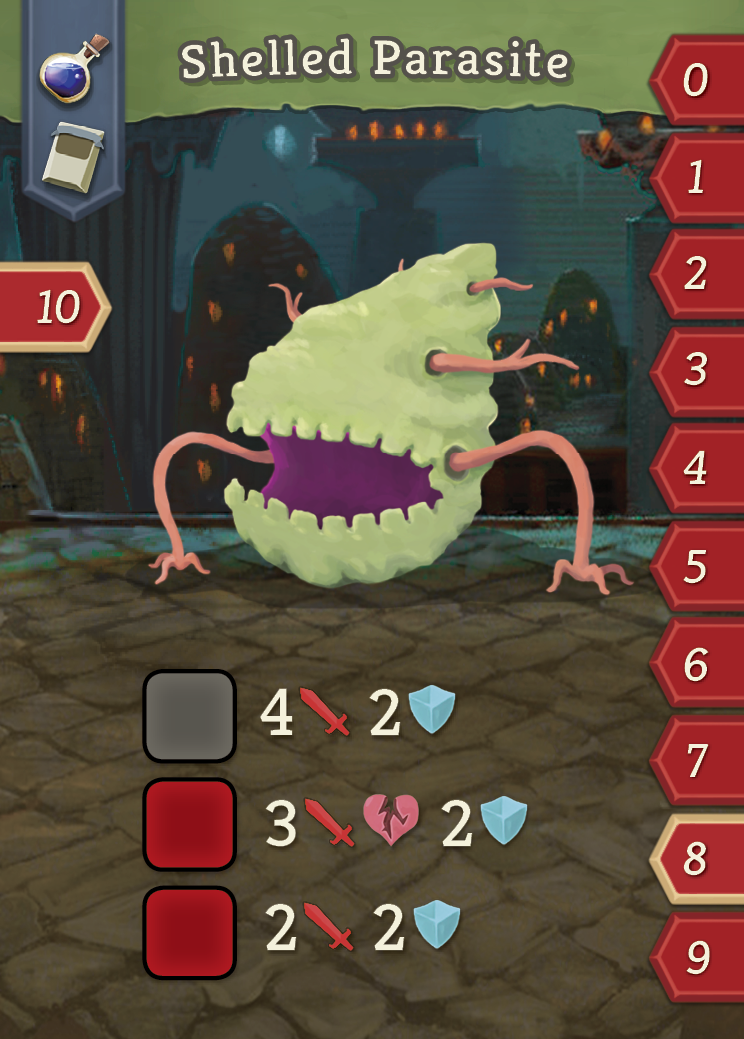Select the number 9 red tab
This screenshot has height=1039, width=744.
[x=697, y=957]
